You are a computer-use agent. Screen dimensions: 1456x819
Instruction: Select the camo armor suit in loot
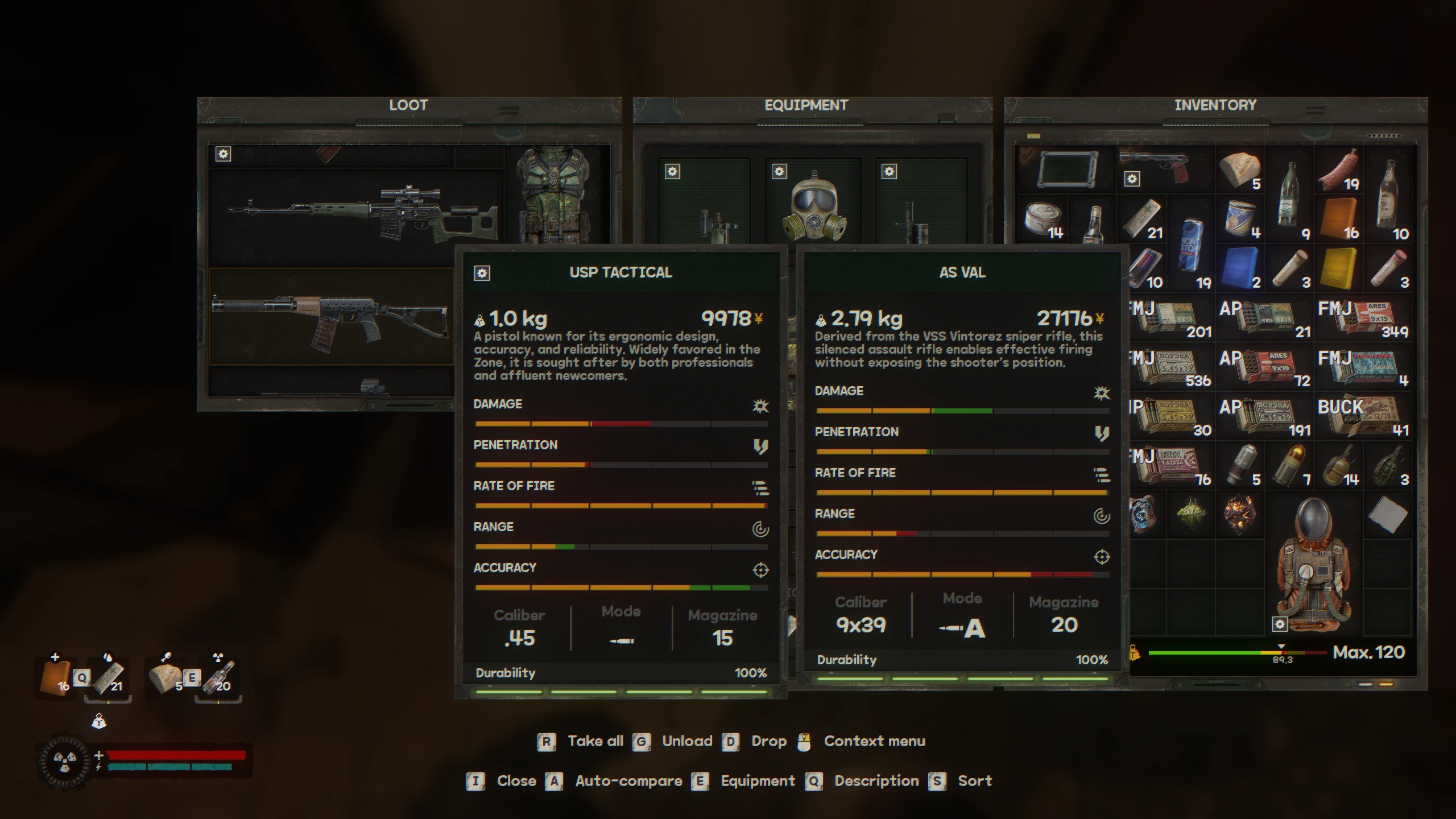pyautogui.click(x=555, y=193)
